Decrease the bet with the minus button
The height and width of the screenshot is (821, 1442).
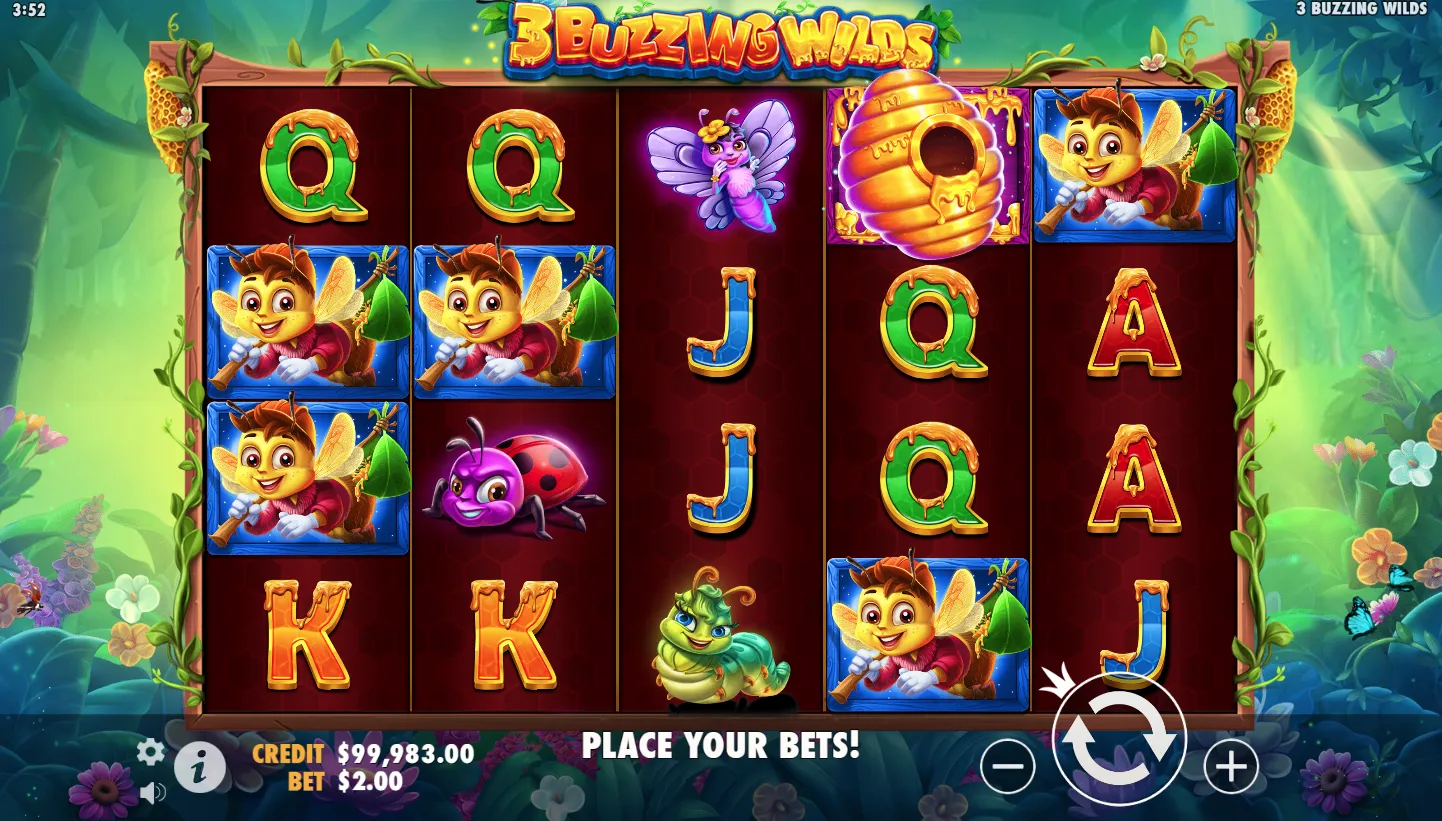pos(1007,767)
